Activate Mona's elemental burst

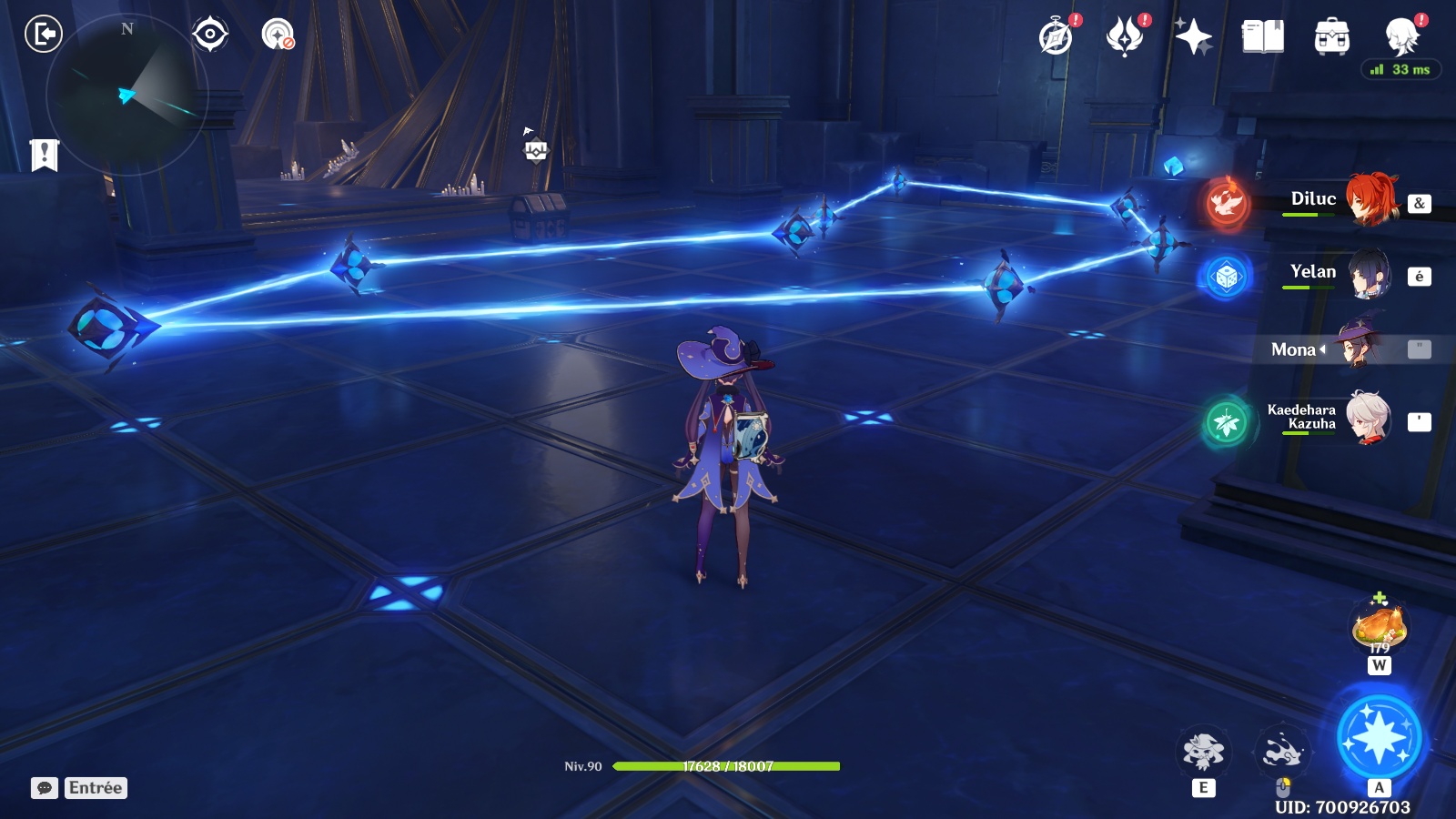tap(1379, 739)
